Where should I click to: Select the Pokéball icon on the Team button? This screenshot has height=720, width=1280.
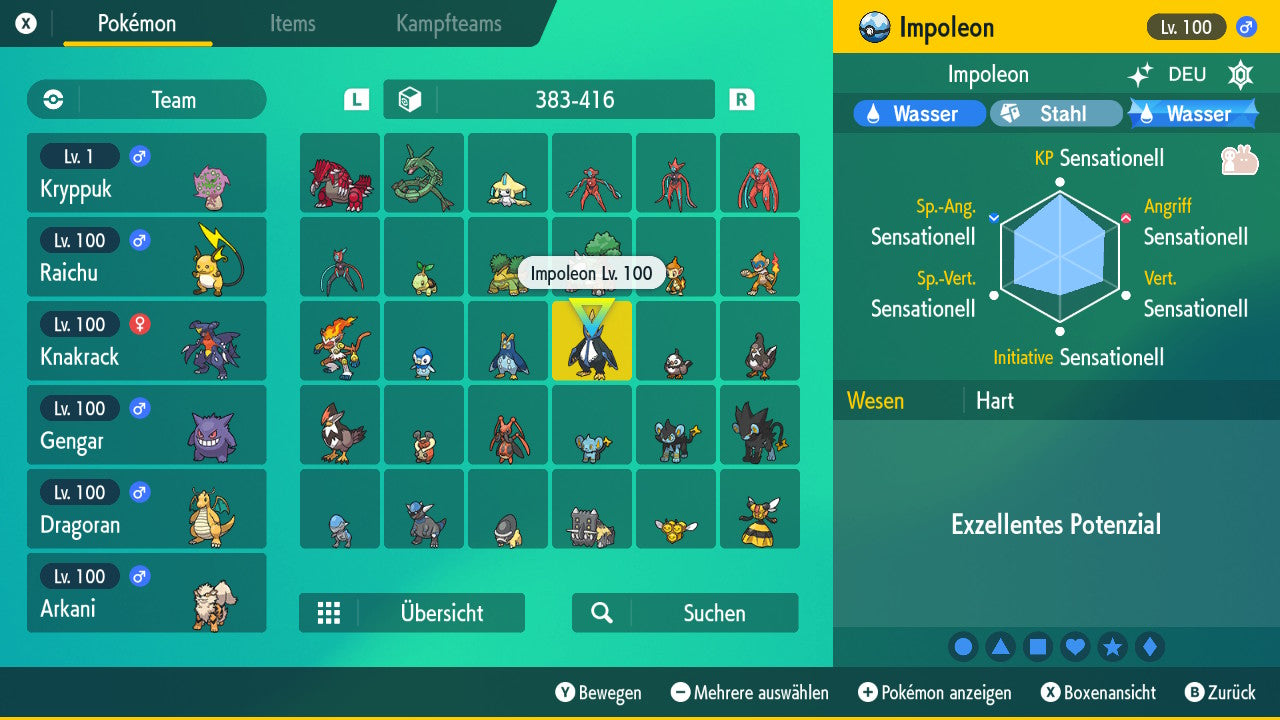click(51, 100)
